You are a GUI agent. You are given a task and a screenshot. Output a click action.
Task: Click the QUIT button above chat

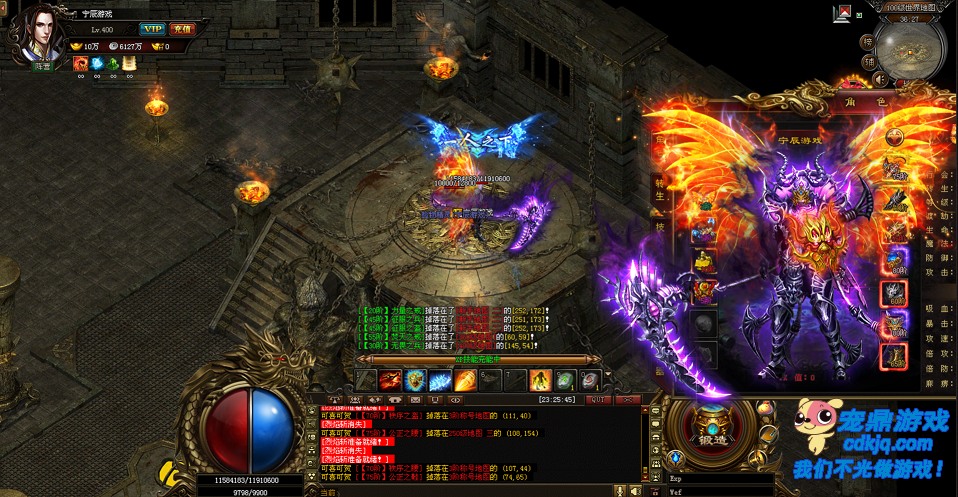coord(597,399)
